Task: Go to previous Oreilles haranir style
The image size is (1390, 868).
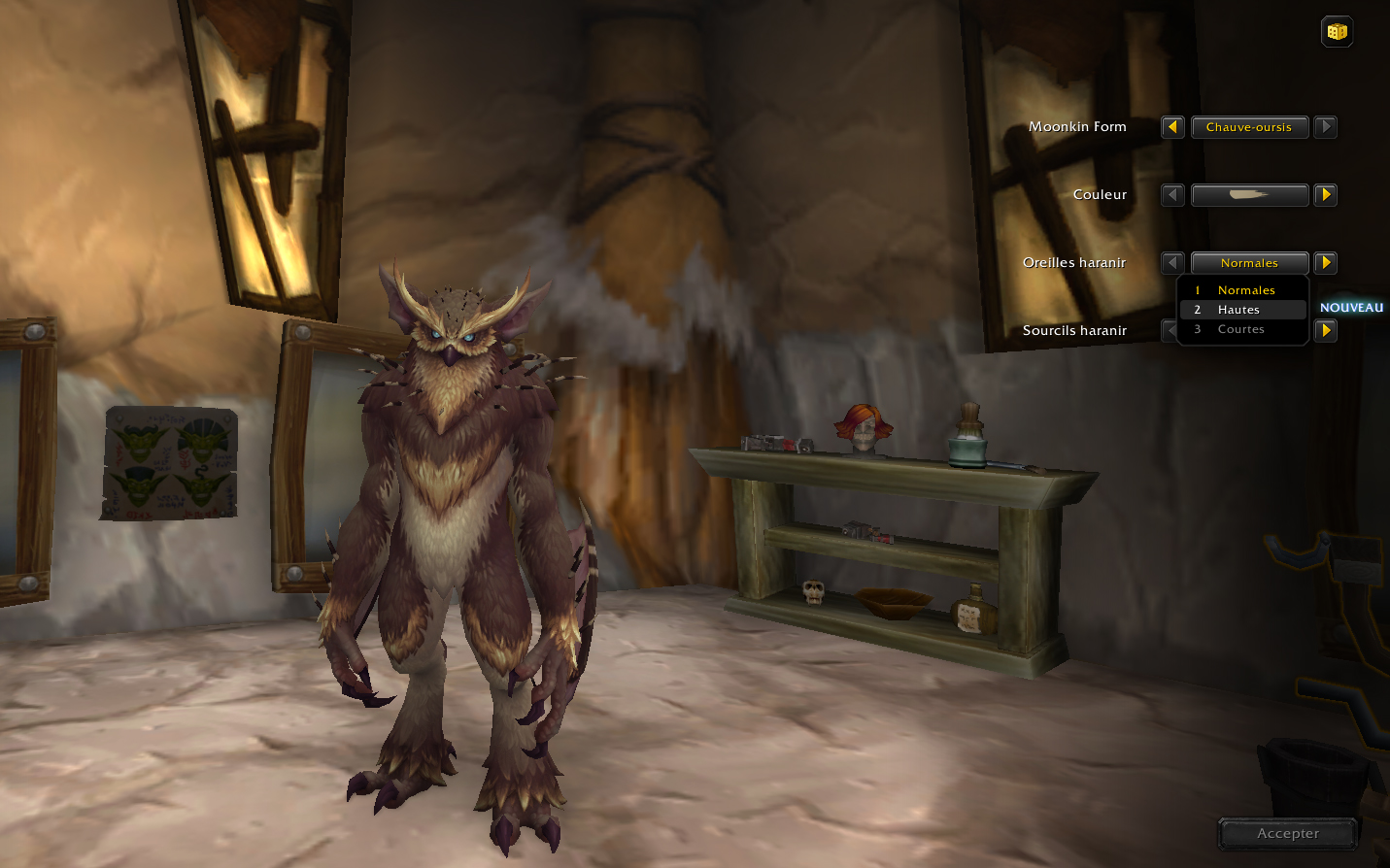Action: [x=1172, y=263]
